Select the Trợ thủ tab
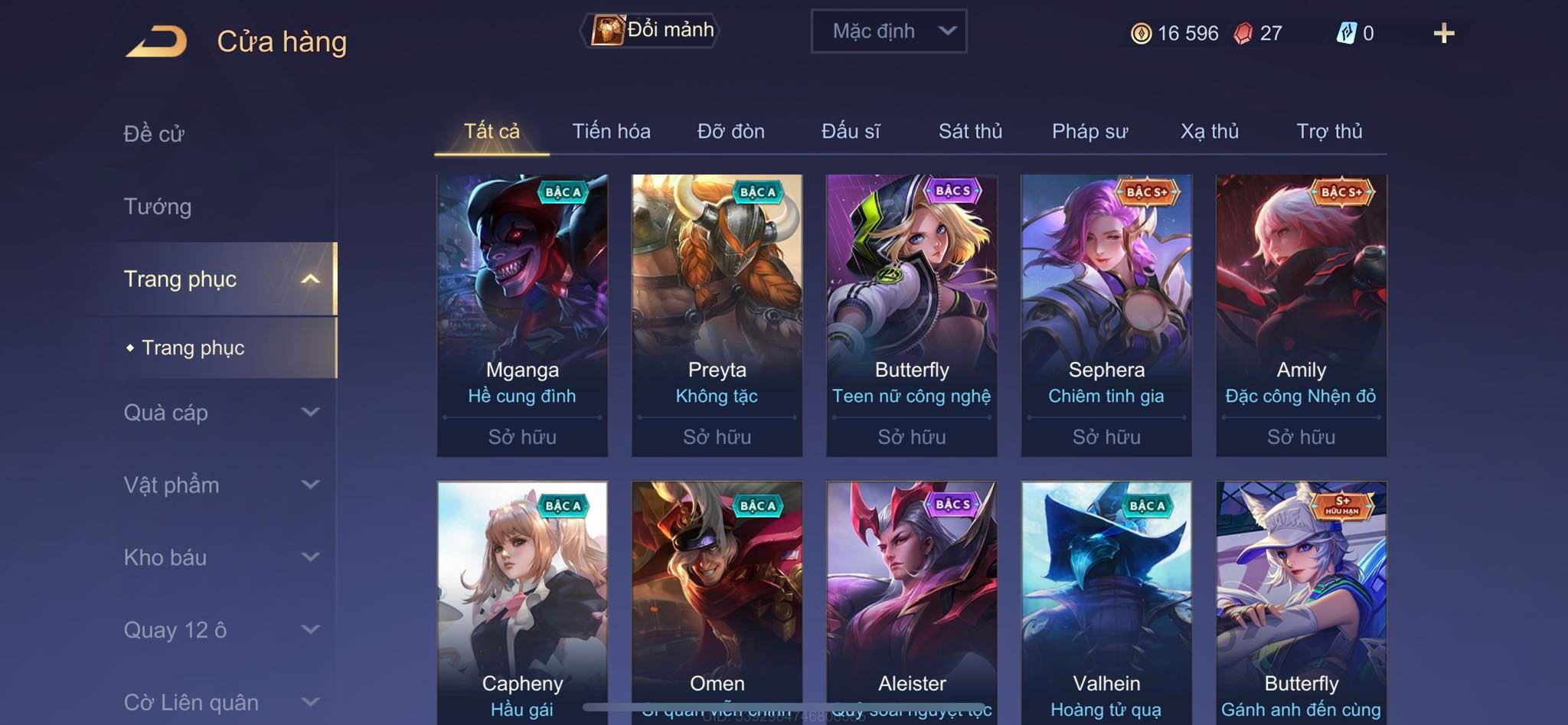Screen dimensions: 1568x725 coord(1329,132)
